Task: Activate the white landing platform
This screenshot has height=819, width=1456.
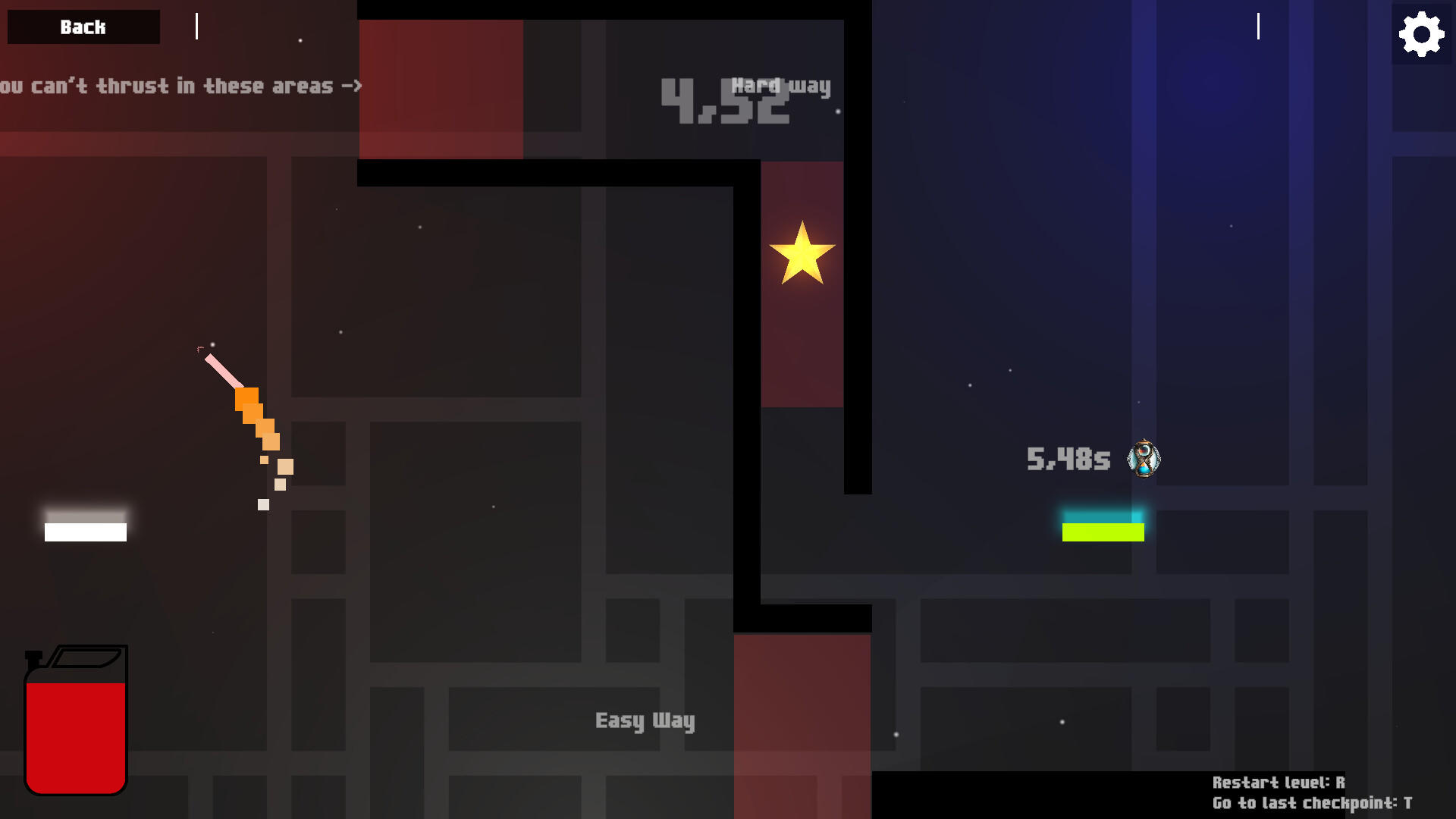Action: (x=86, y=523)
